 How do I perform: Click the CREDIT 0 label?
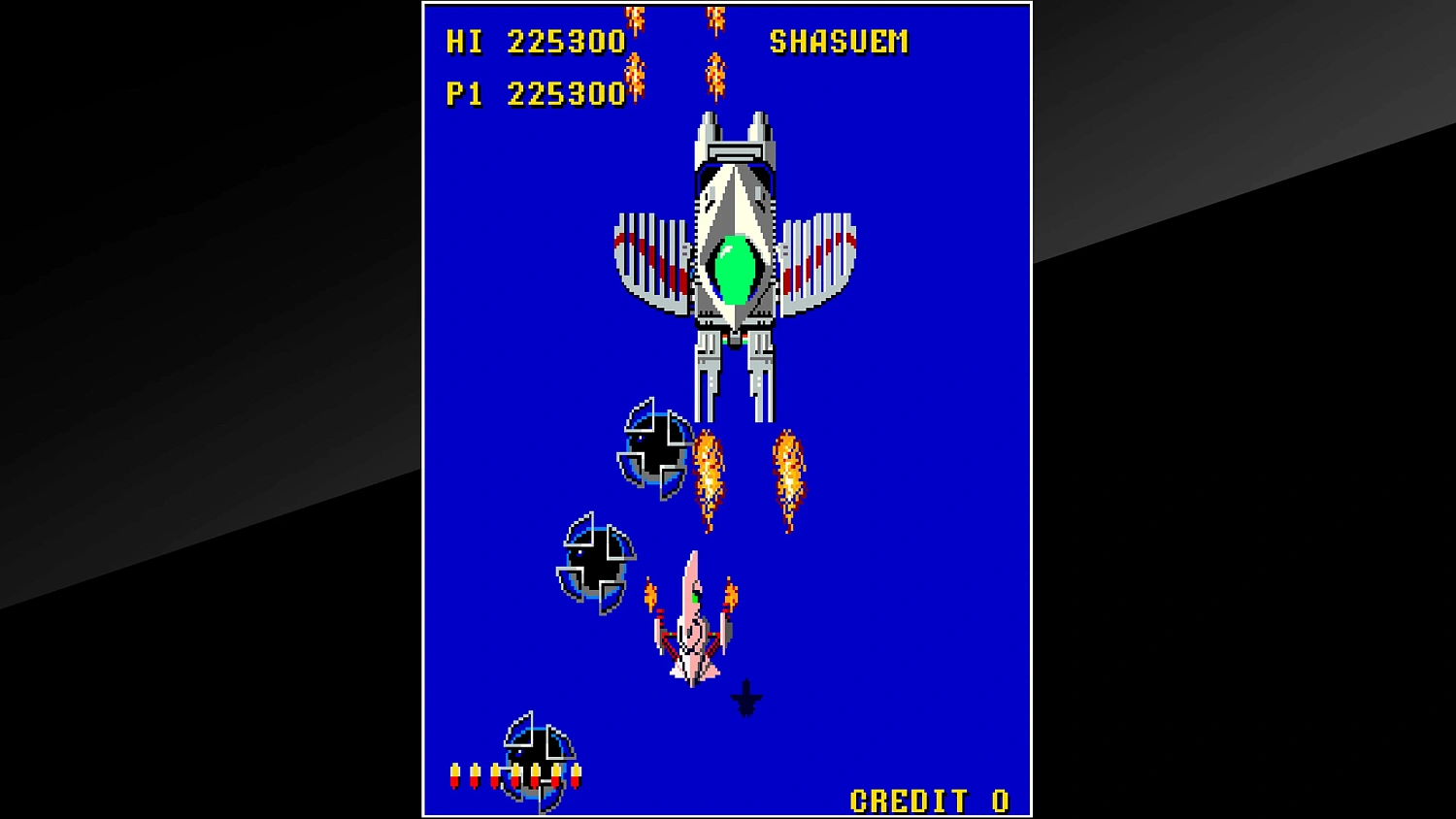[x=927, y=800]
